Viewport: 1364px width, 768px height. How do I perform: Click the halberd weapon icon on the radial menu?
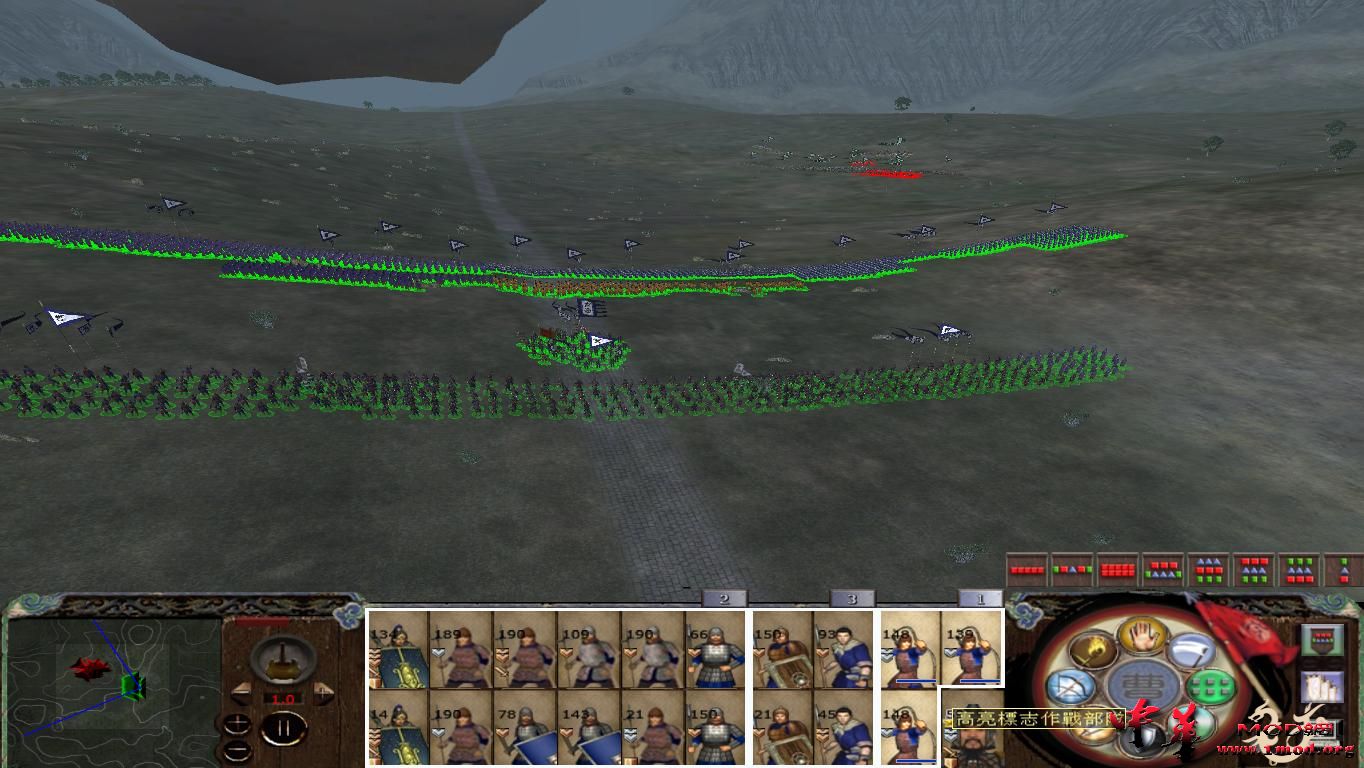[x=1192, y=650]
